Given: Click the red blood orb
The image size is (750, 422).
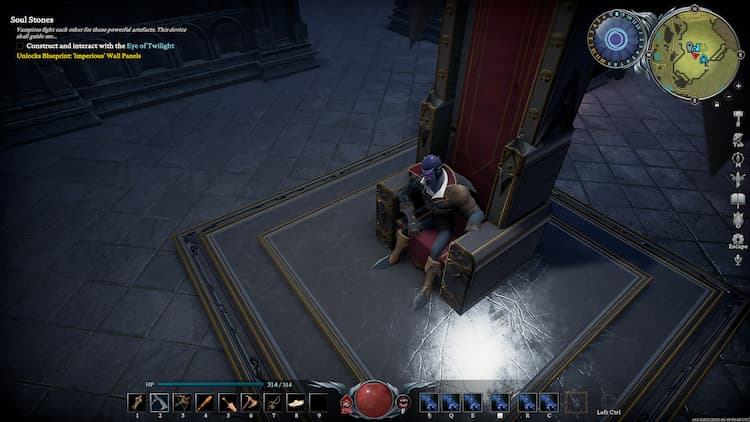Looking at the screenshot, I should [374, 399].
